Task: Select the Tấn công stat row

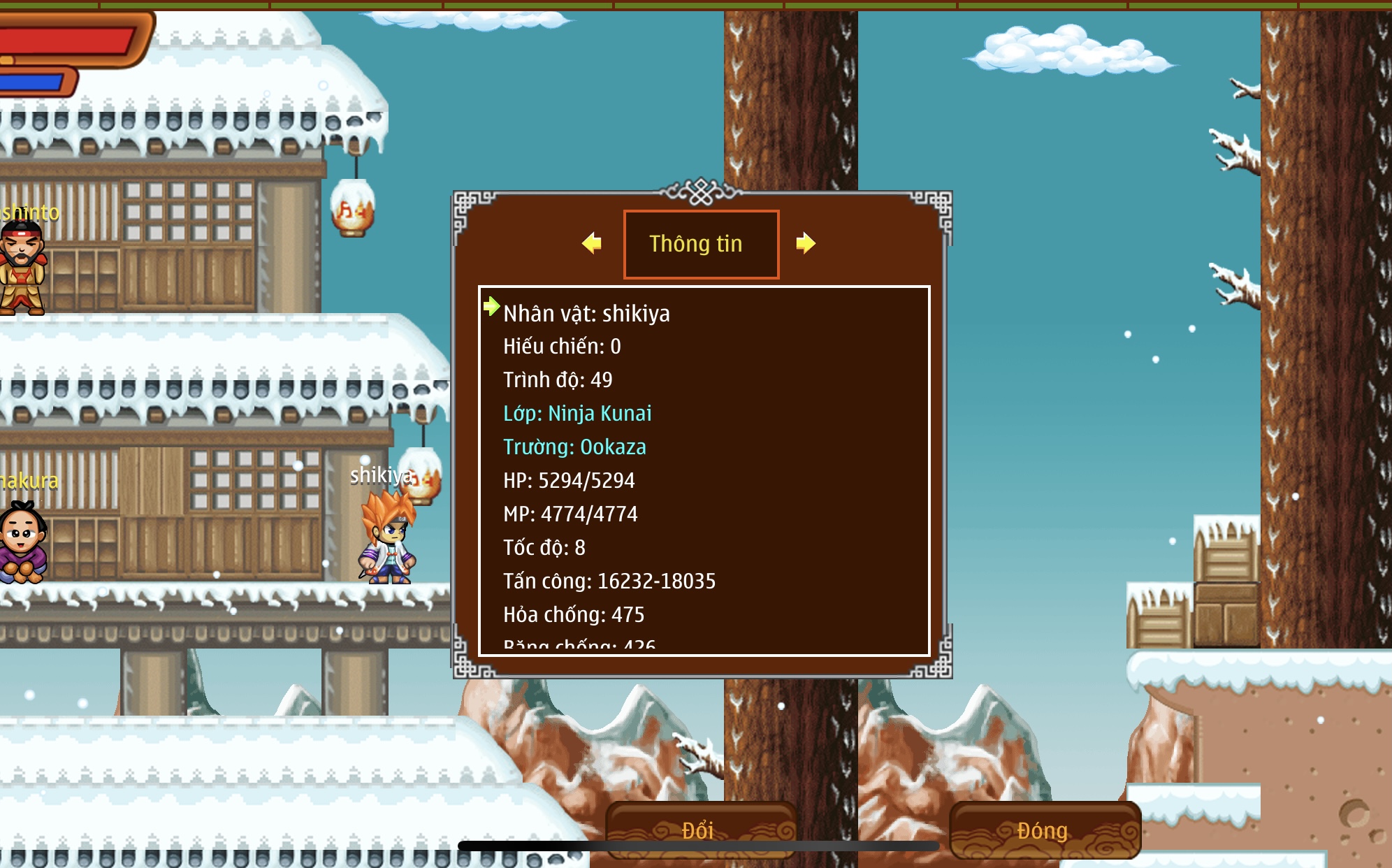Action: click(609, 581)
